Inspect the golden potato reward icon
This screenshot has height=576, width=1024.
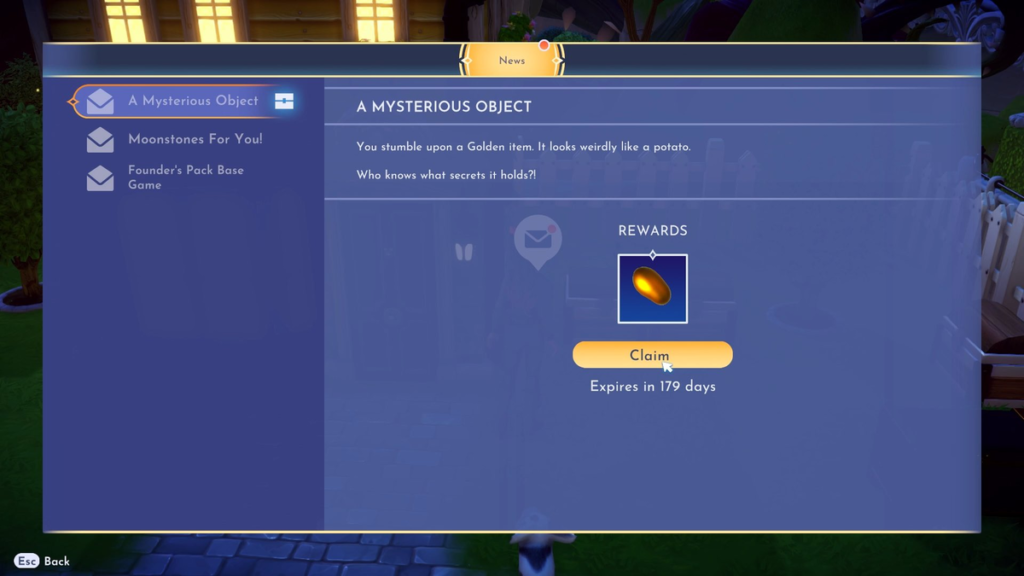(x=652, y=289)
